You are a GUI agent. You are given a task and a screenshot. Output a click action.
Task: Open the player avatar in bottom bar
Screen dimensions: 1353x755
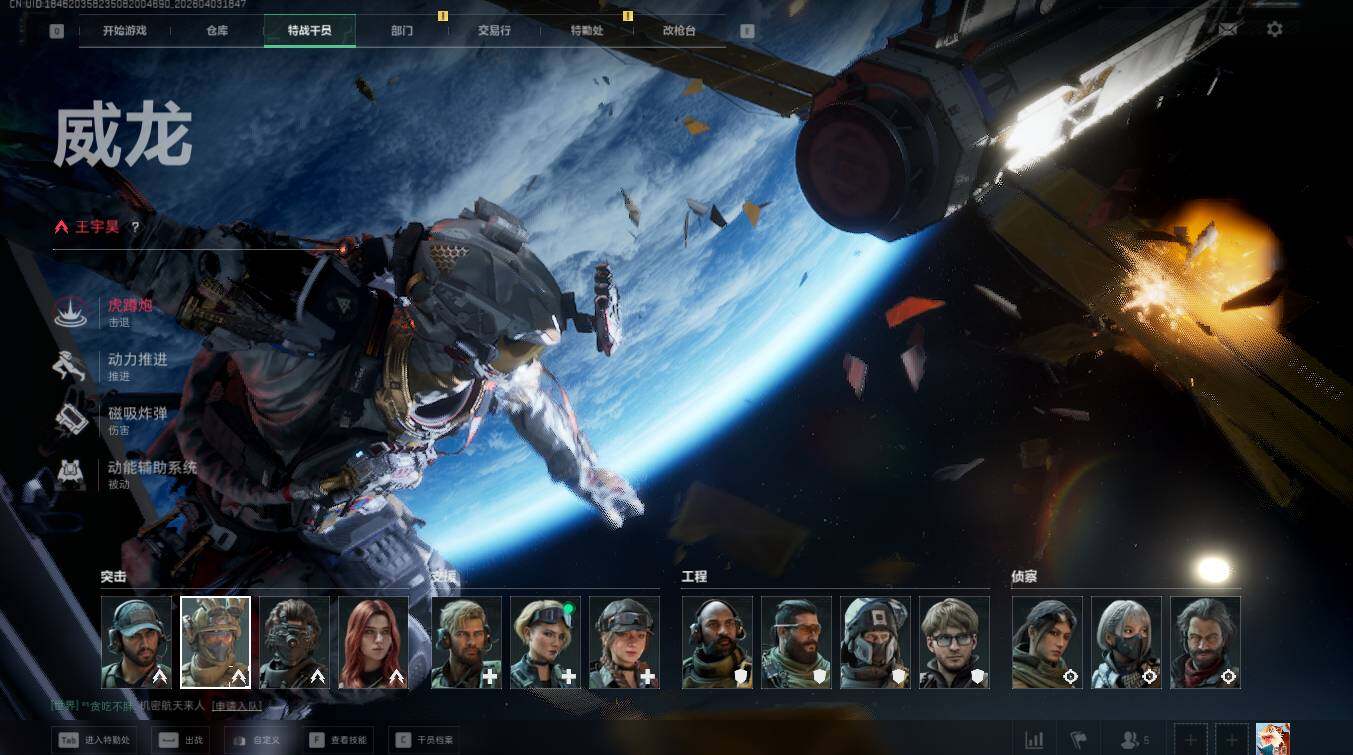[x=1272, y=739]
